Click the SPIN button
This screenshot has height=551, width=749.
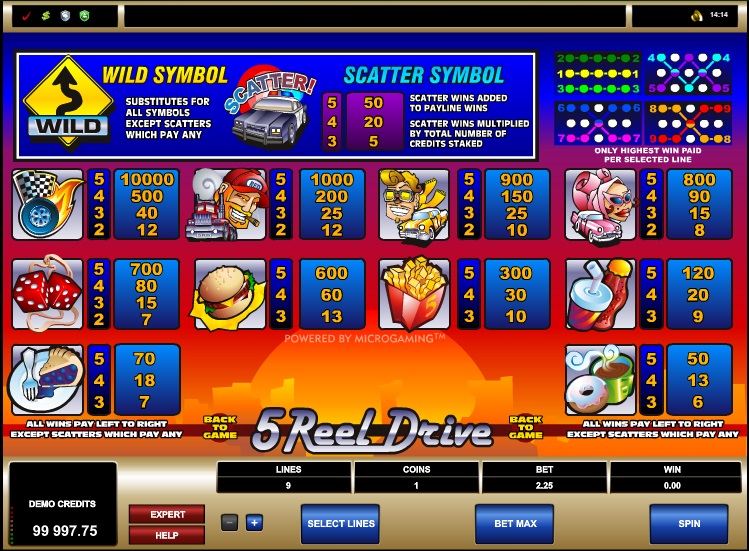coord(688,523)
